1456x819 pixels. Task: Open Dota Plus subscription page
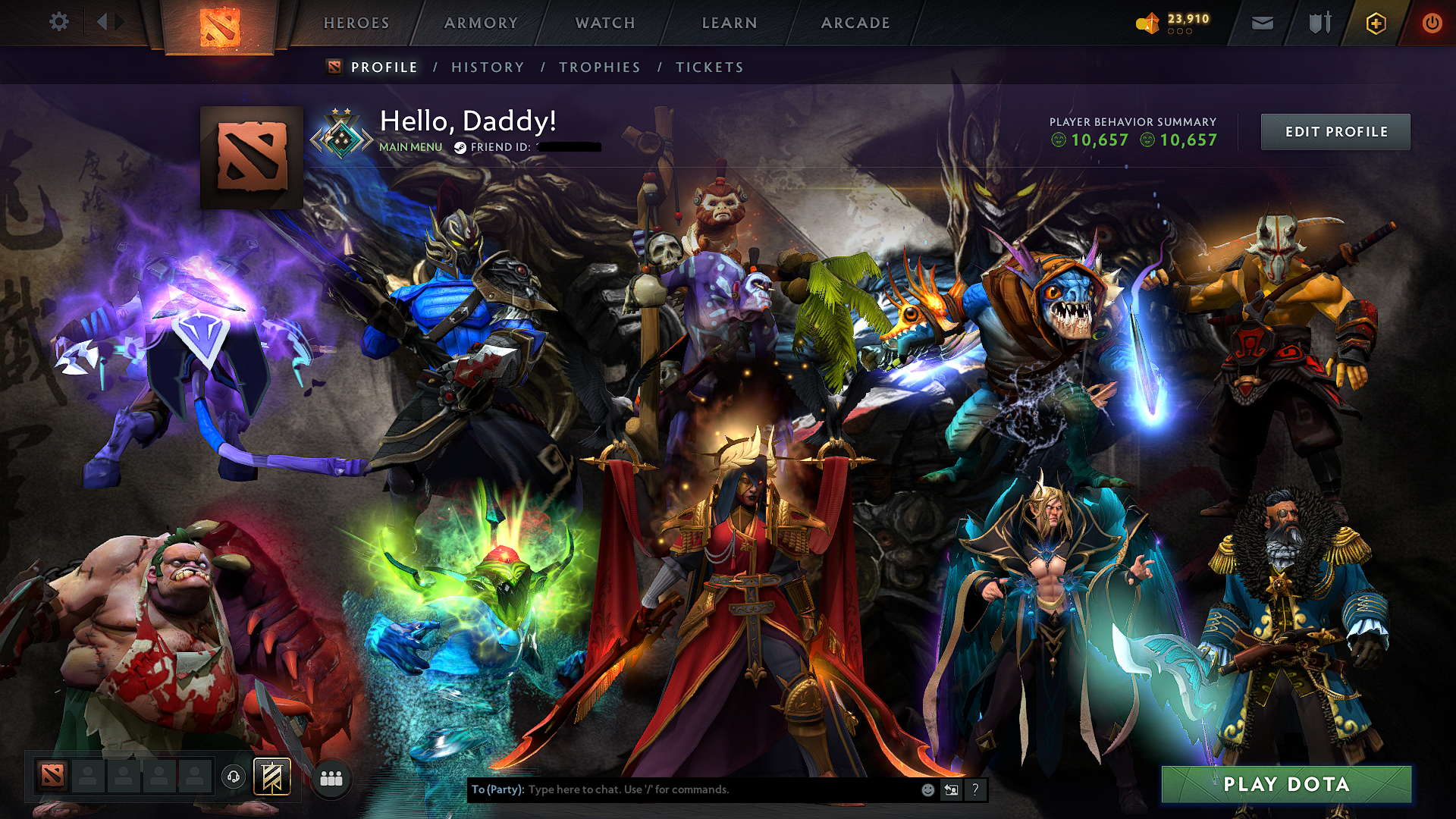click(1375, 22)
